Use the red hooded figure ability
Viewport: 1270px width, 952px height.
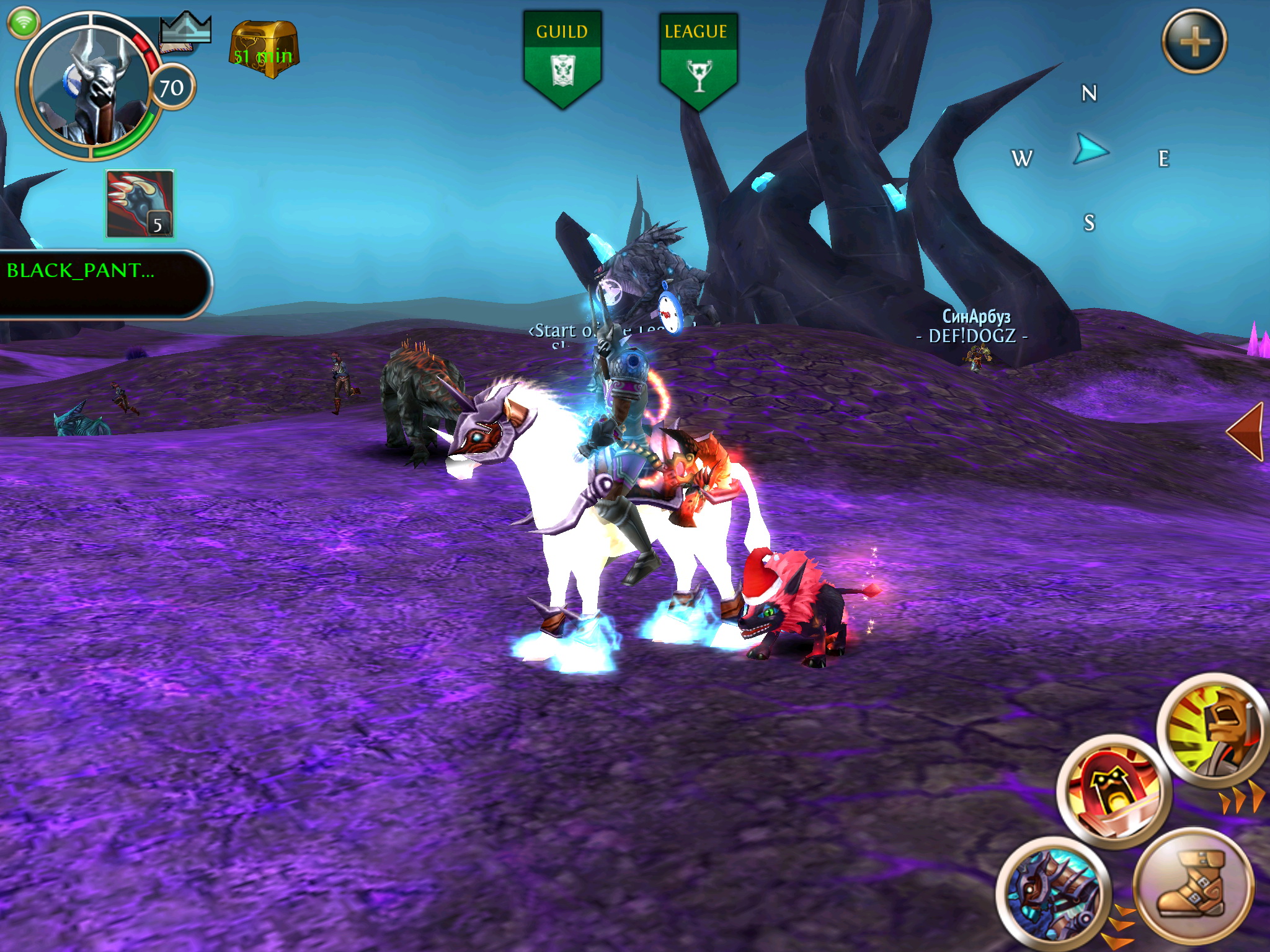1114,791
